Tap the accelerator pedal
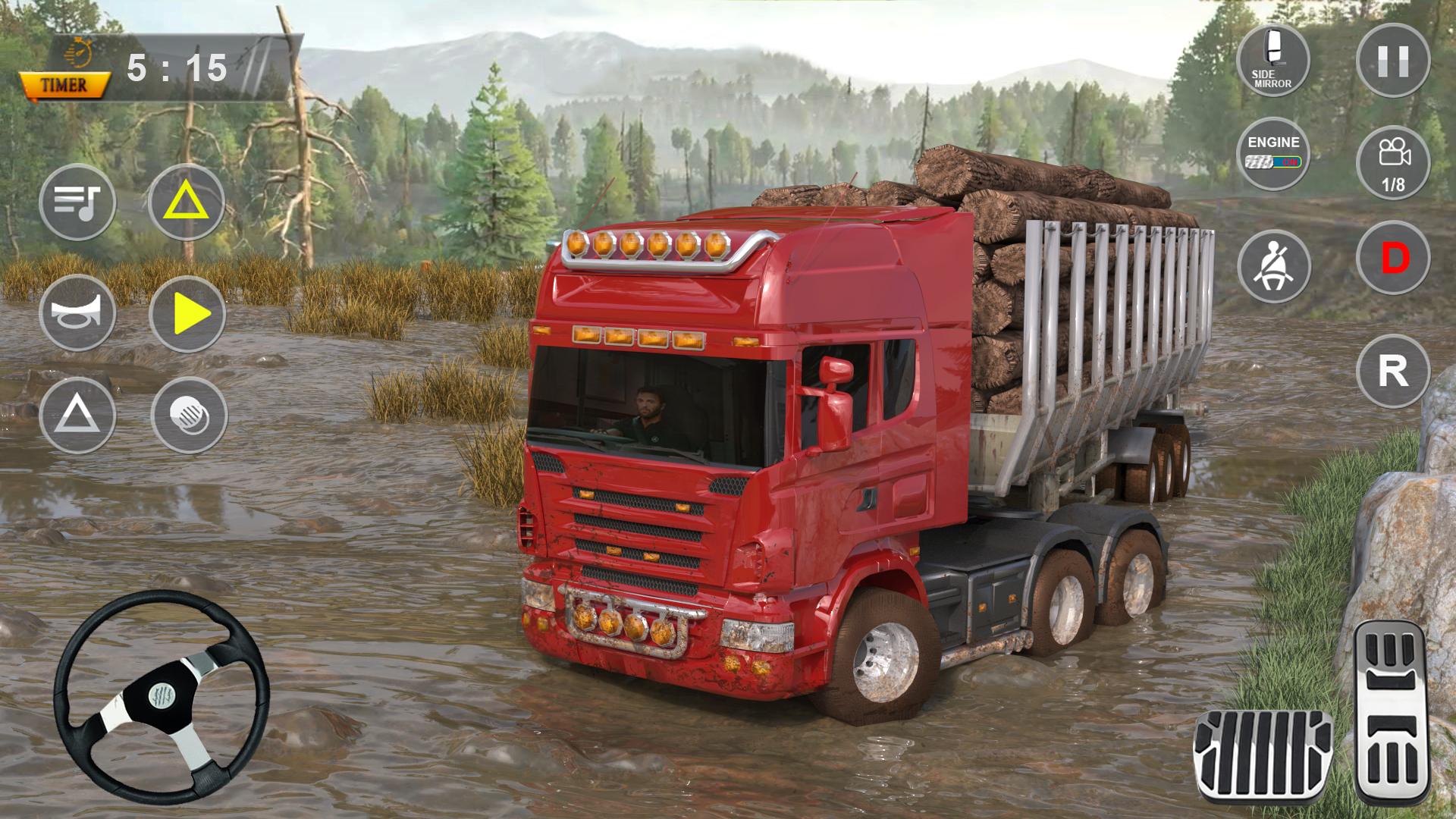Screen dimensions: 1456x819 tap(1392, 712)
